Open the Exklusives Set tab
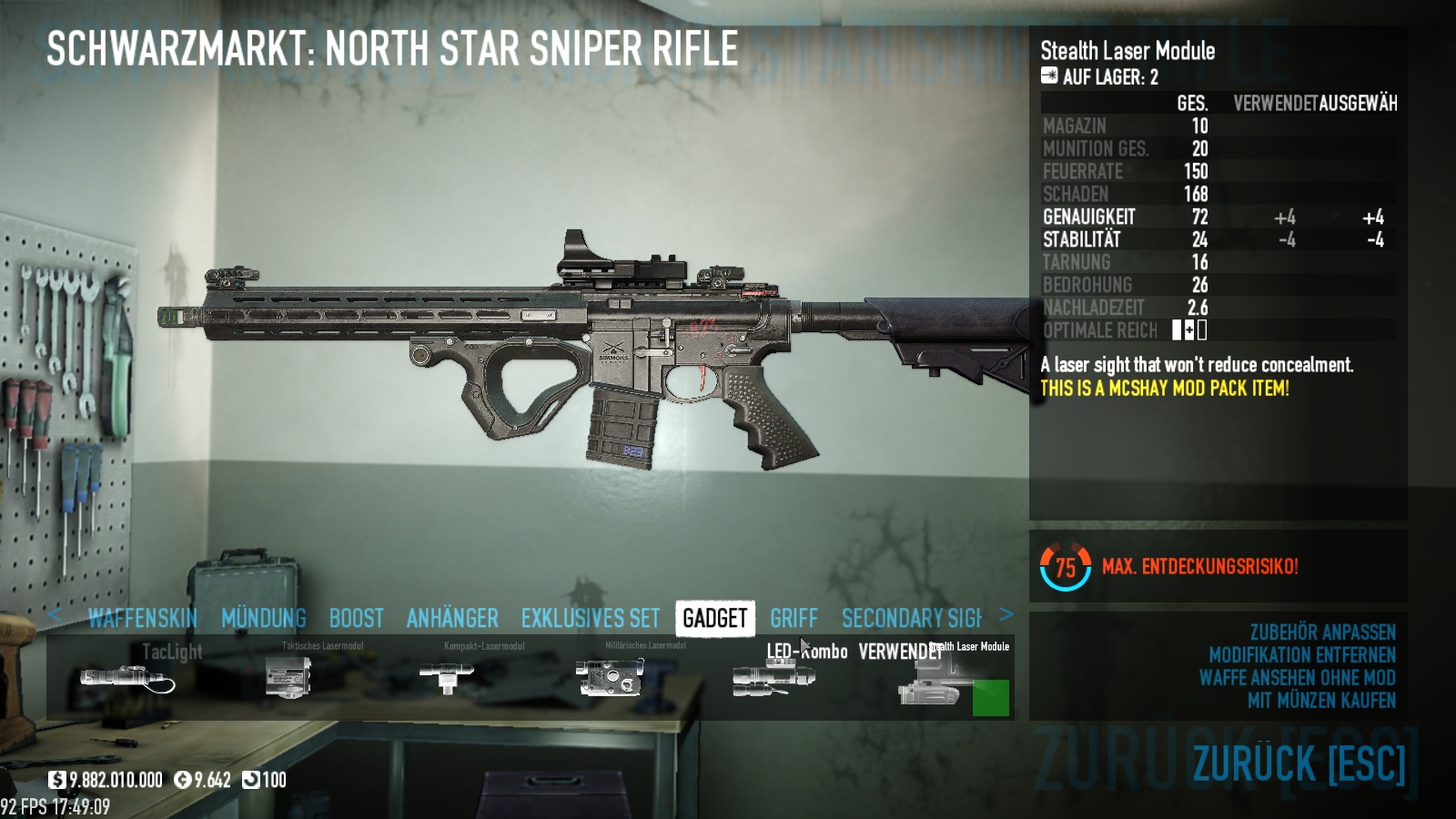Viewport: 1456px width, 819px height. tap(591, 619)
